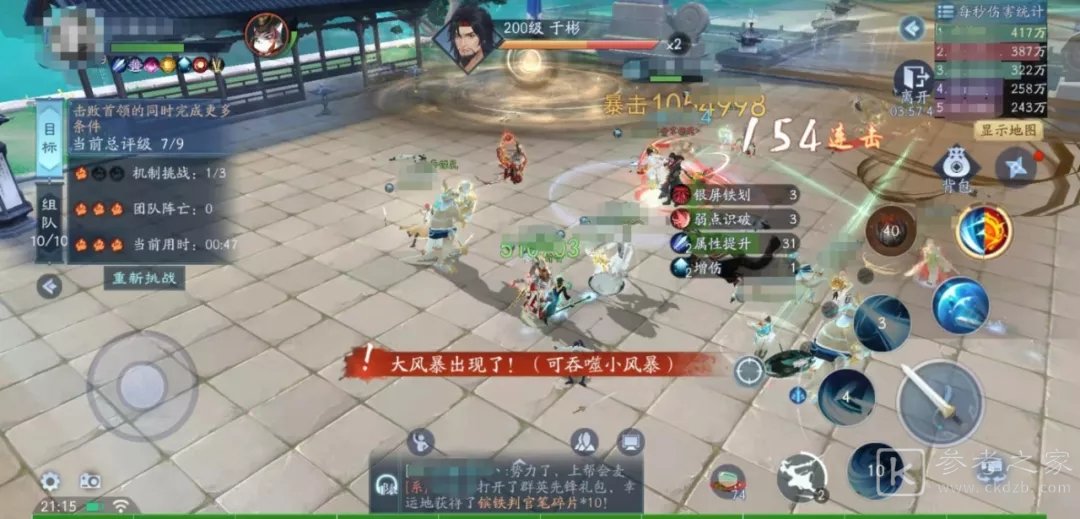This screenshot has width=1080, height=519.
Task: Tap the 重新挑战 retry challenge button
Action: coord(145,278)
